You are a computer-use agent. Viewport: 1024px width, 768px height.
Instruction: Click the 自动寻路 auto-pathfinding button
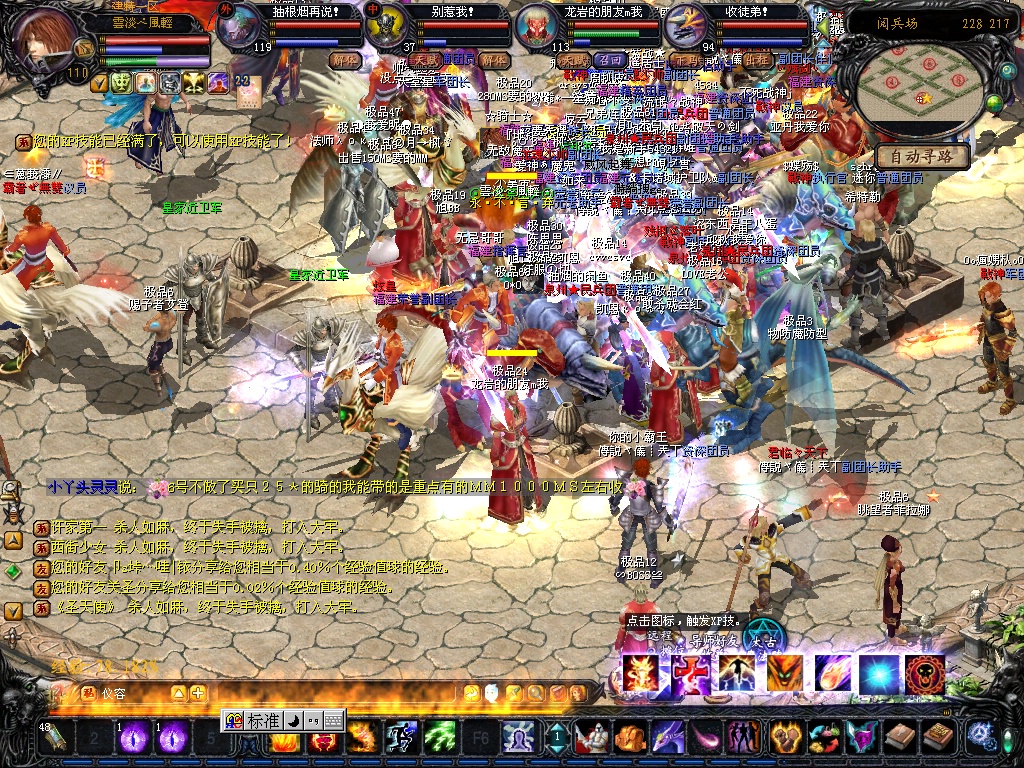pos(922,157)
